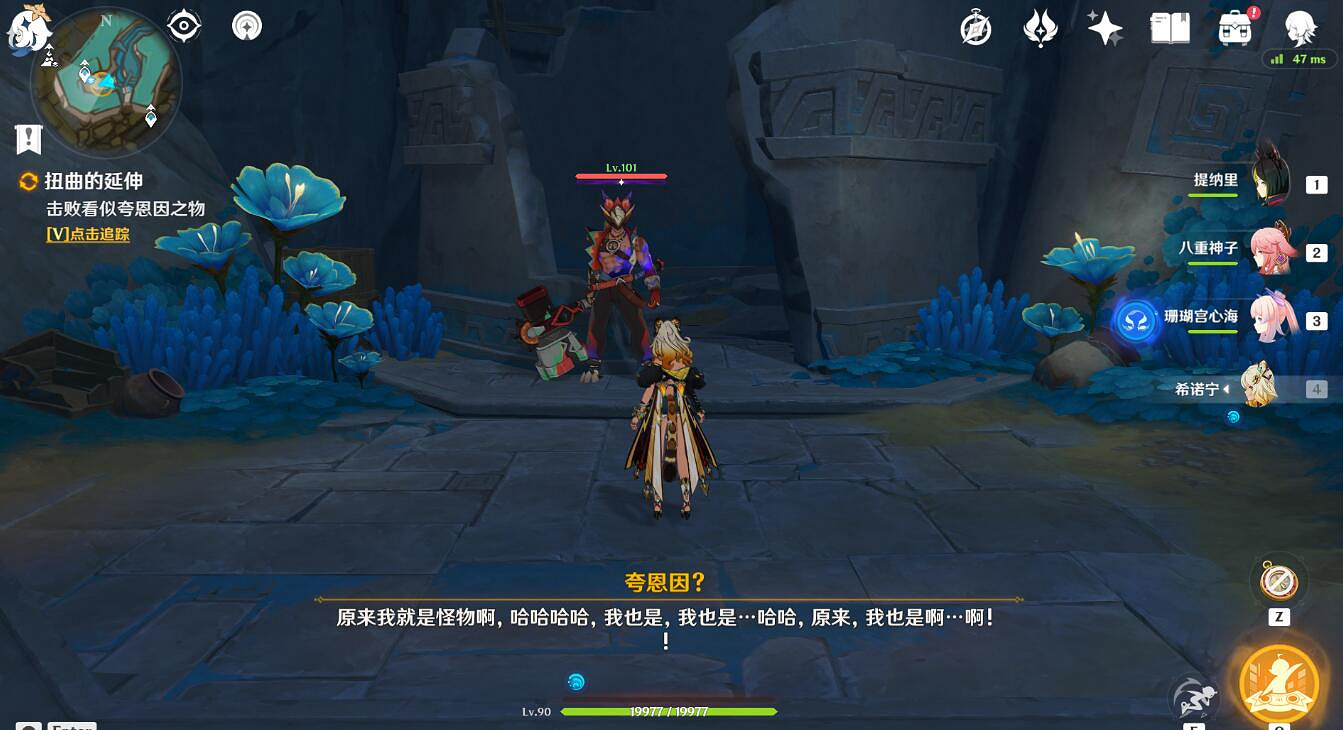The height and width of the screenshot is (730, 1343).
Task: Open the Events overview clock icon
Action: point(976,27)
